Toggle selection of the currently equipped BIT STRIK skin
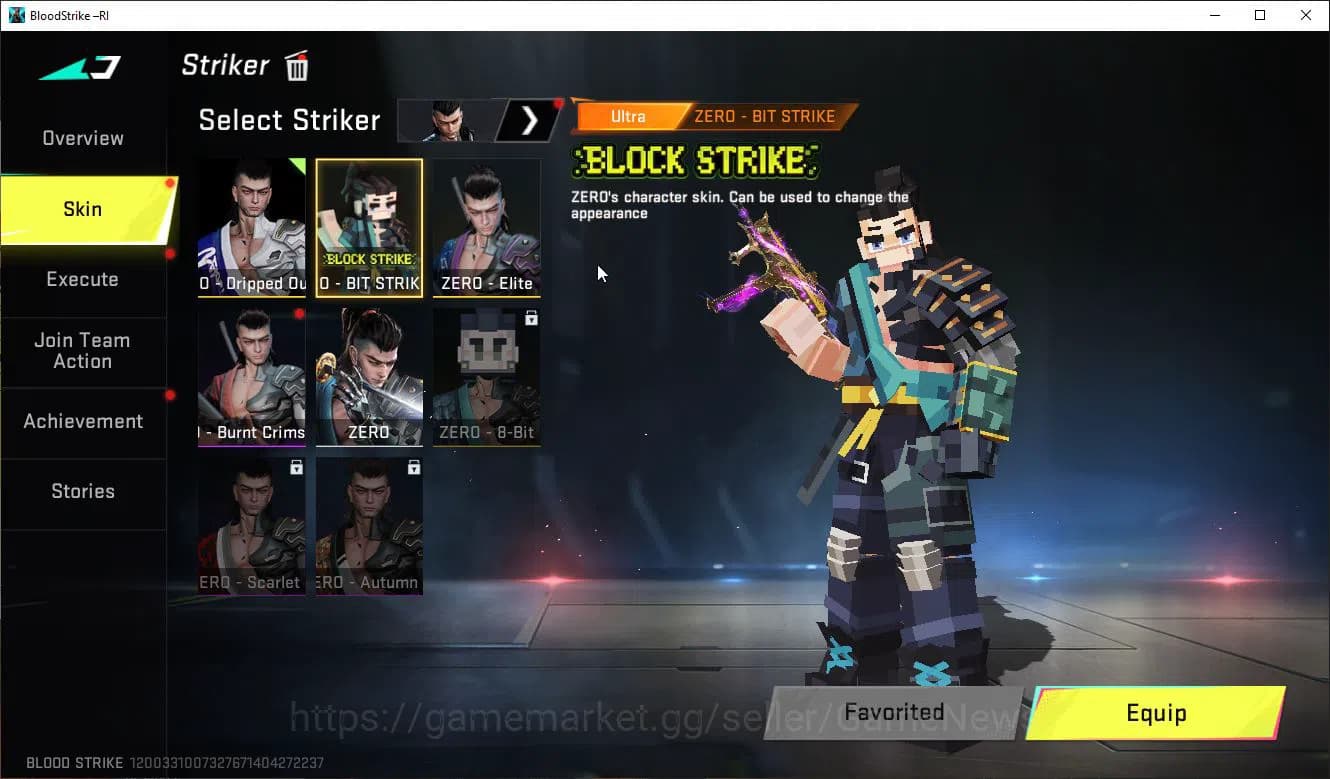This screenshot has height=779, width=1330. click(368, 228)
